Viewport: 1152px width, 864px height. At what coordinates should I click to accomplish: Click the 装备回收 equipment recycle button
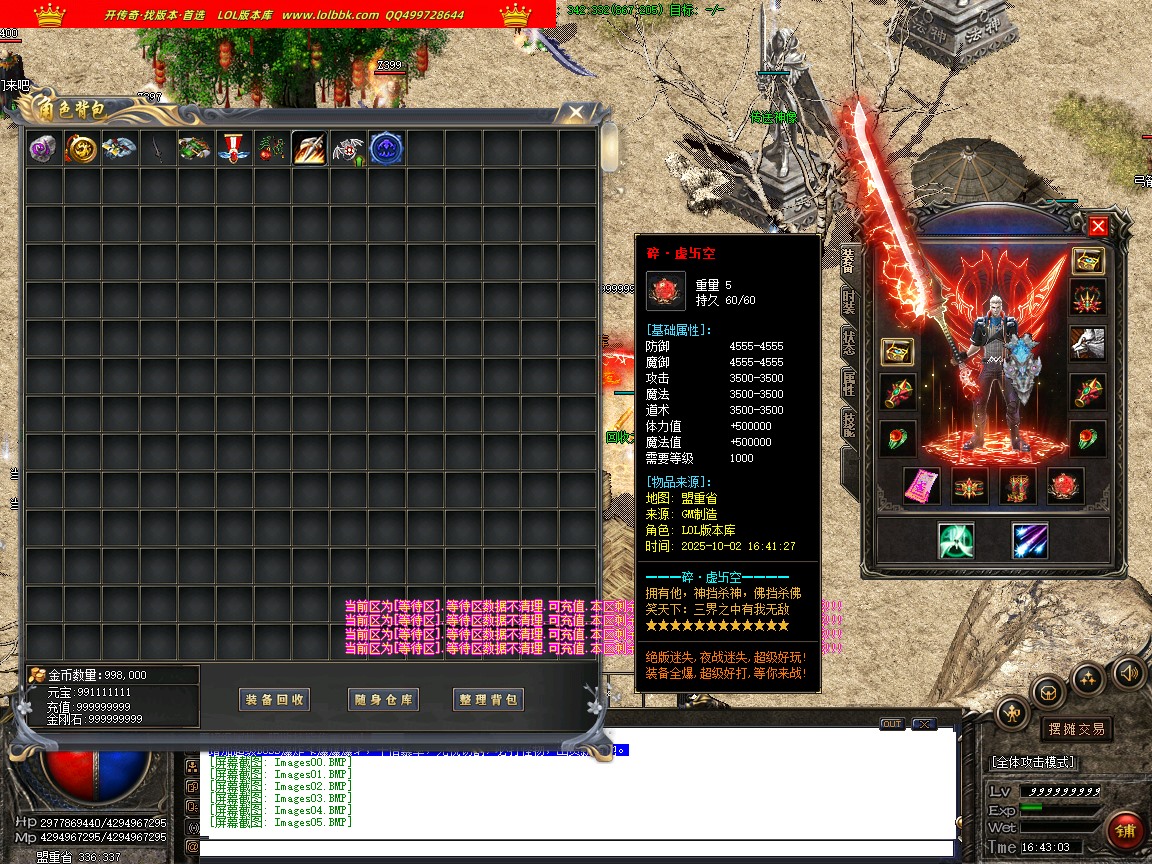pos(275,700)
